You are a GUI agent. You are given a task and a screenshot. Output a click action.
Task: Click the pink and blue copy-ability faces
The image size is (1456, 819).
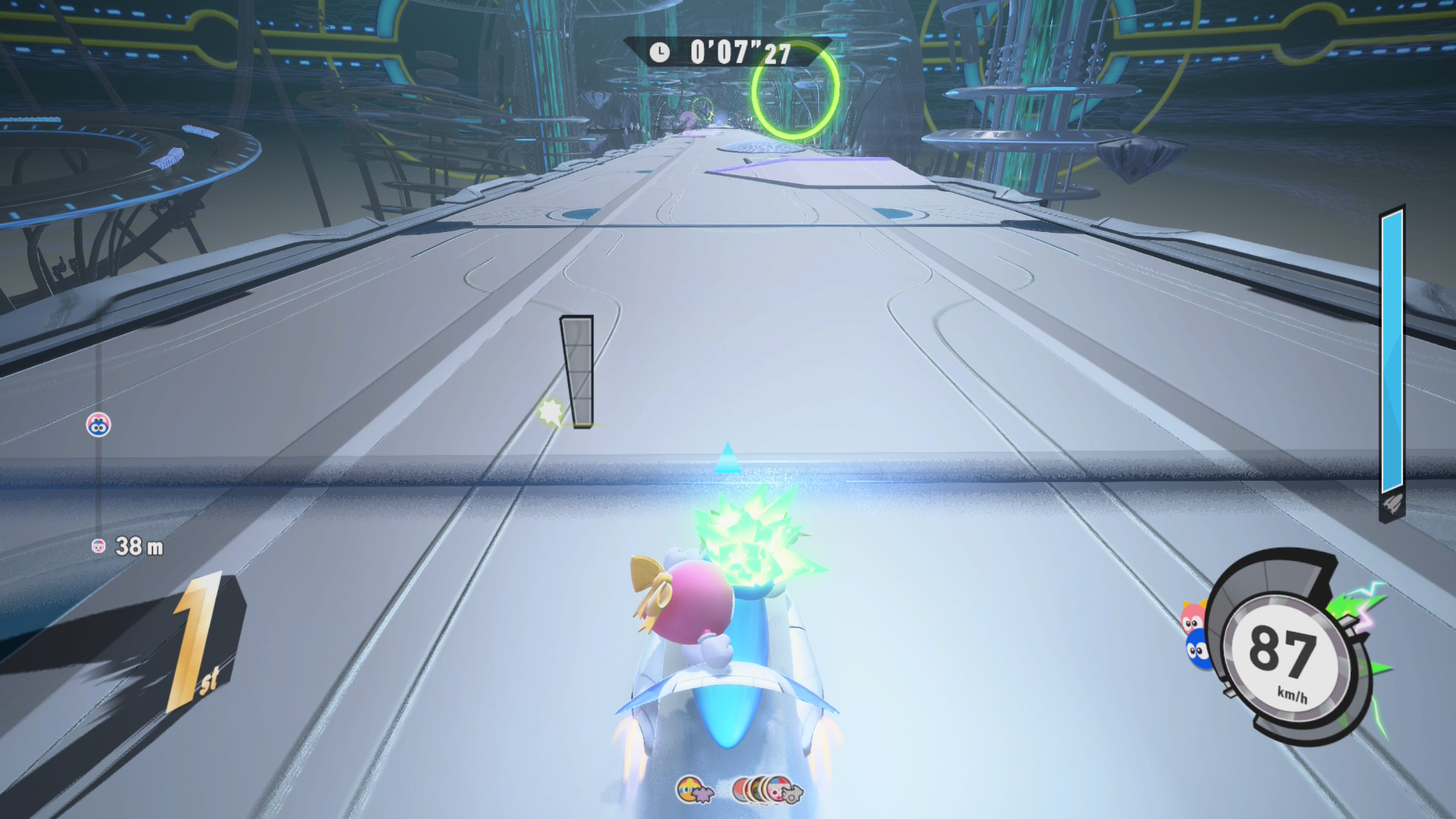(1194, 635)
